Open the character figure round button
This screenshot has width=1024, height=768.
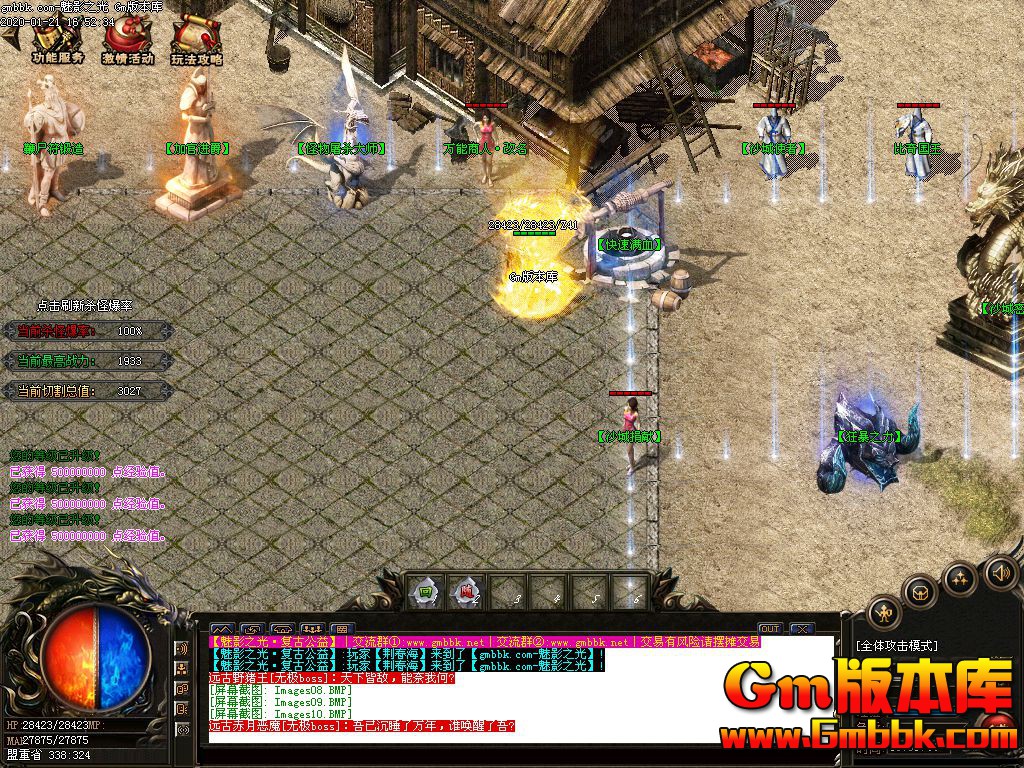(x=883, y=612)
